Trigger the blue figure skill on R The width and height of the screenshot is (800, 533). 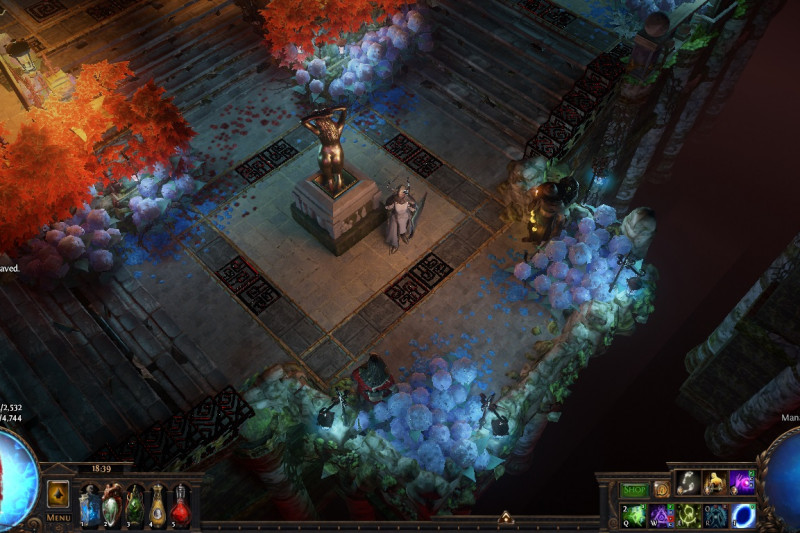[715, 515]
